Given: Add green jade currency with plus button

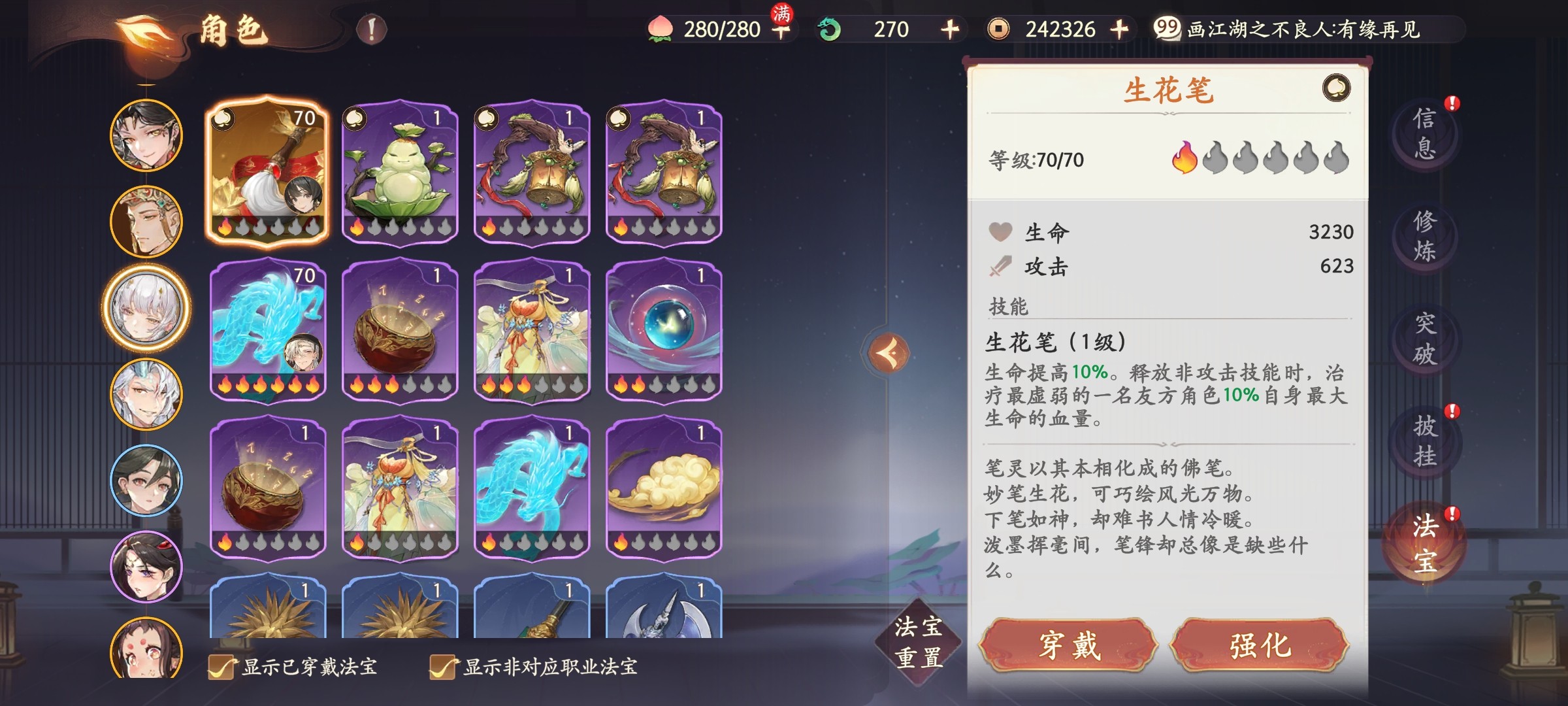Looking at the screenshot, I should (950, 29).
